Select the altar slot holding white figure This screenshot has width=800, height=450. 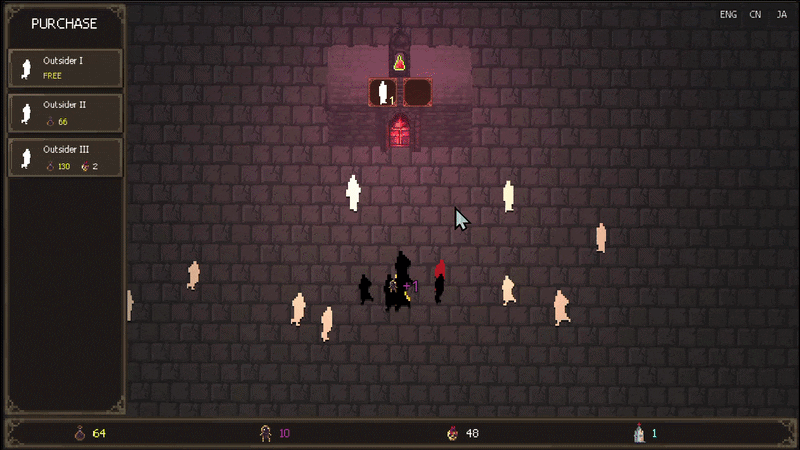[383, 93]
